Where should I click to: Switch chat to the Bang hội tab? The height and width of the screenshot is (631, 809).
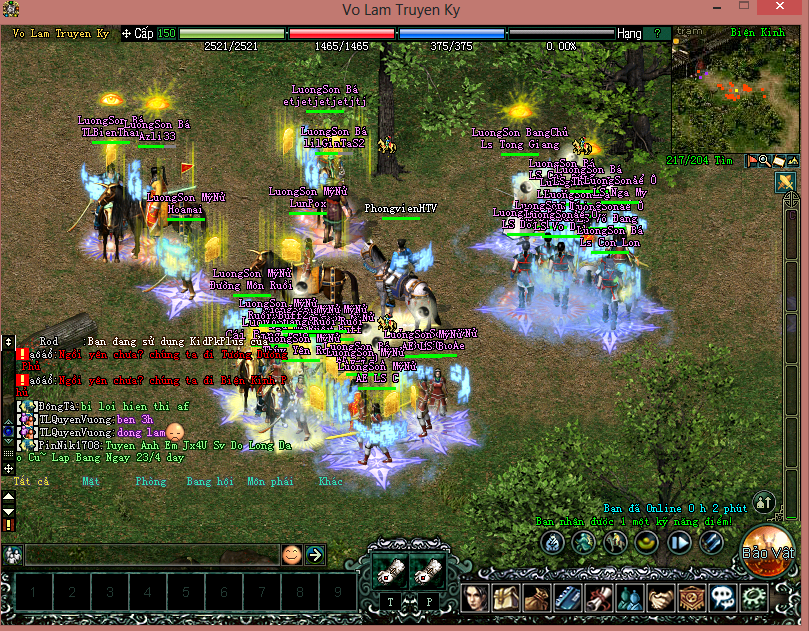point(209,481)
